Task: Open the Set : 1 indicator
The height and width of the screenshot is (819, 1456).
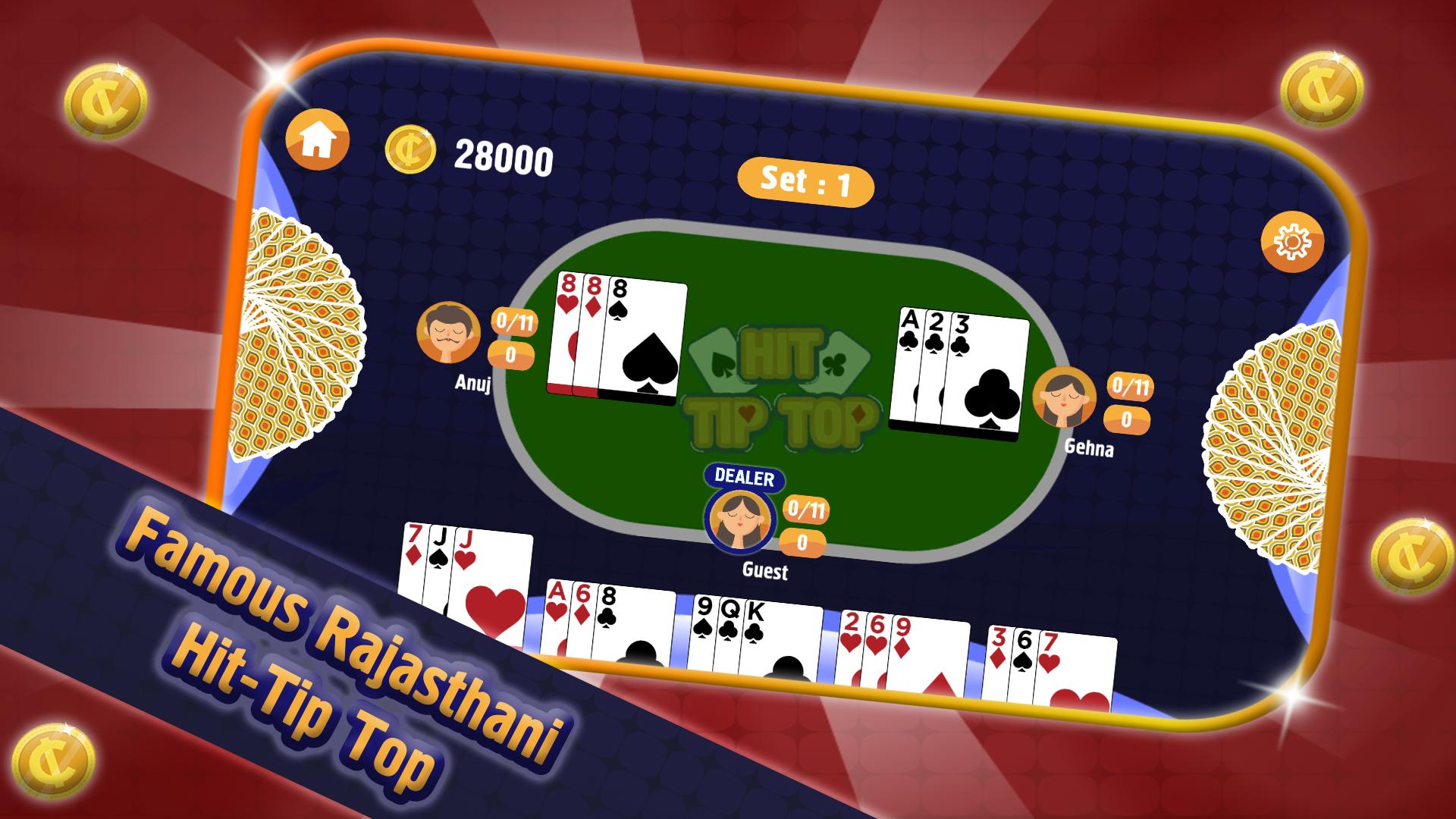Action: point(804,180)
